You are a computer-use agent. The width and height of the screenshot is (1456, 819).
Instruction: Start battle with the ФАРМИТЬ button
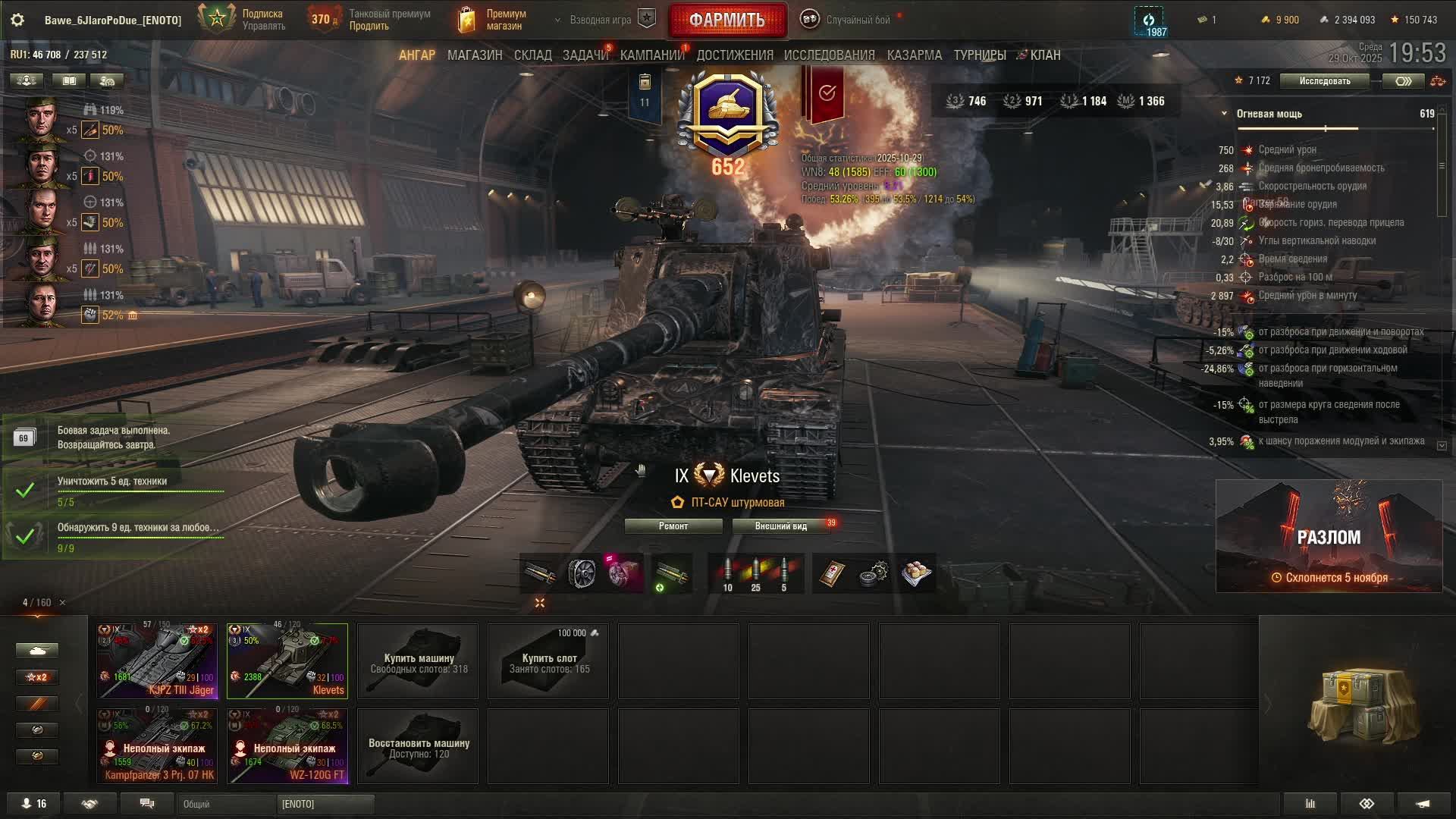[x=726, y=20]
